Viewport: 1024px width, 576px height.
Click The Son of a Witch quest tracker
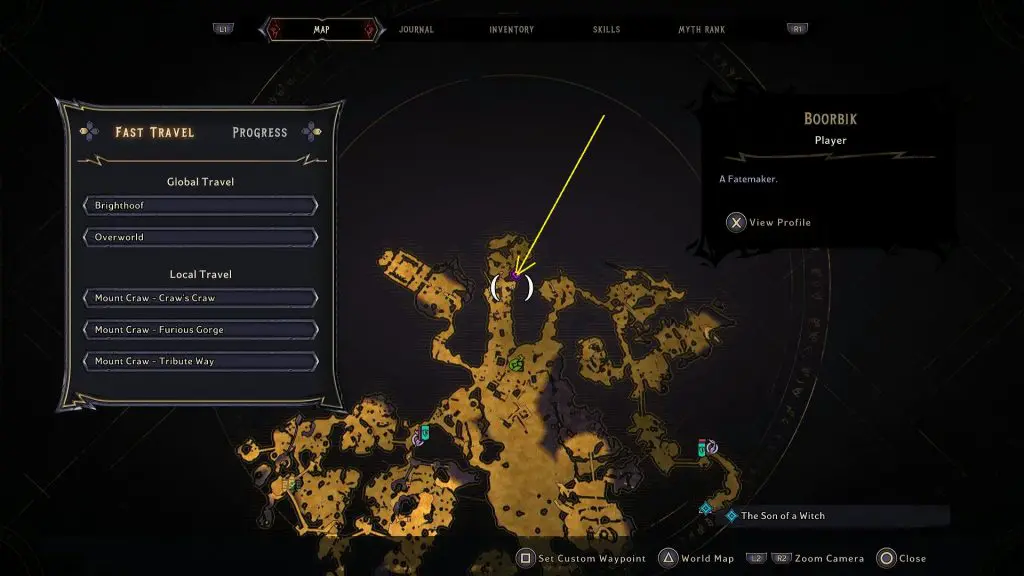click(782, 516)
